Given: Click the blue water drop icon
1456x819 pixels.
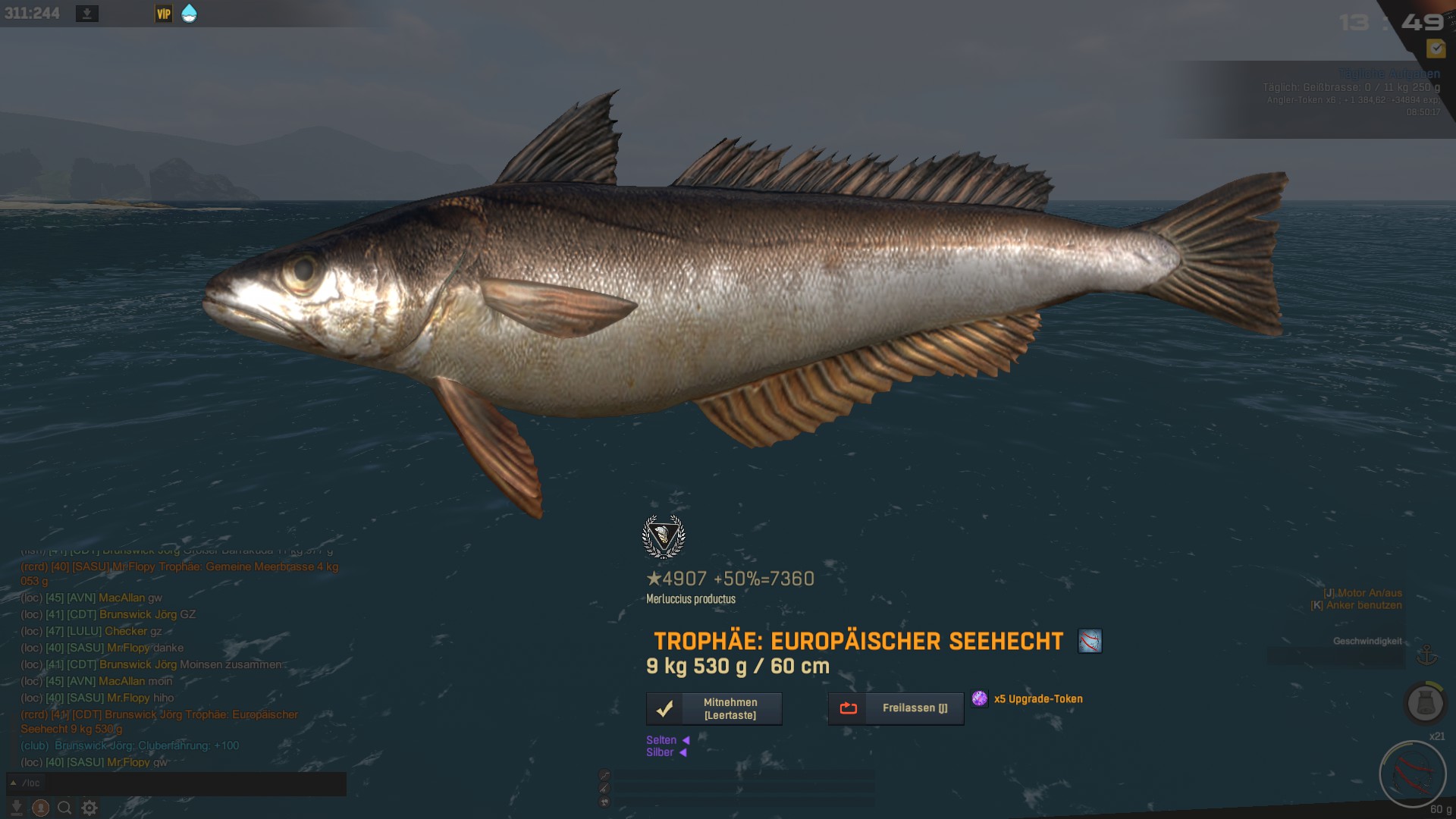Looking at the screenshot, I should pyautogui.click(x=189, y=14).
